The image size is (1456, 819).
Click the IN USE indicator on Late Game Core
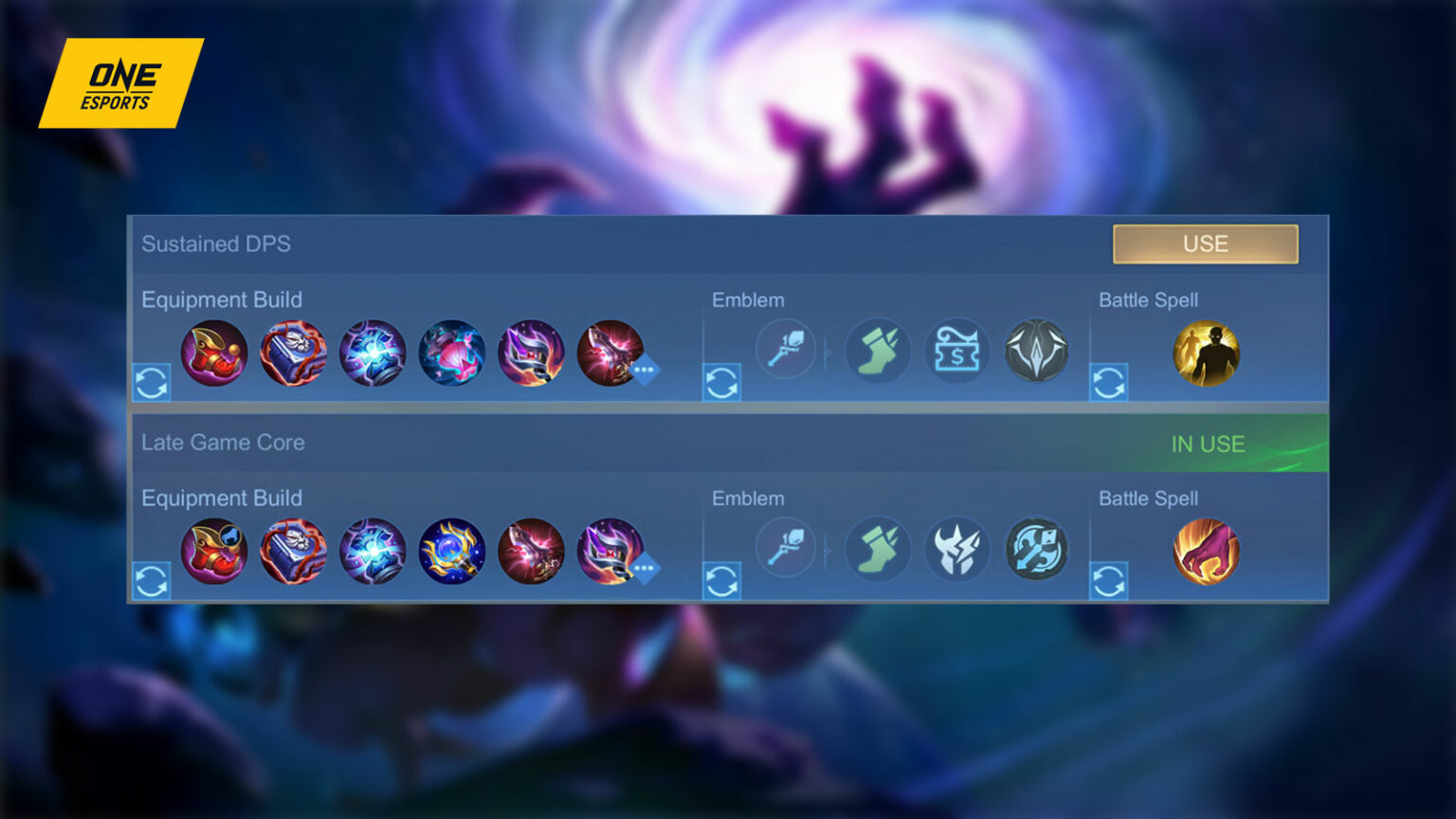1207,443
